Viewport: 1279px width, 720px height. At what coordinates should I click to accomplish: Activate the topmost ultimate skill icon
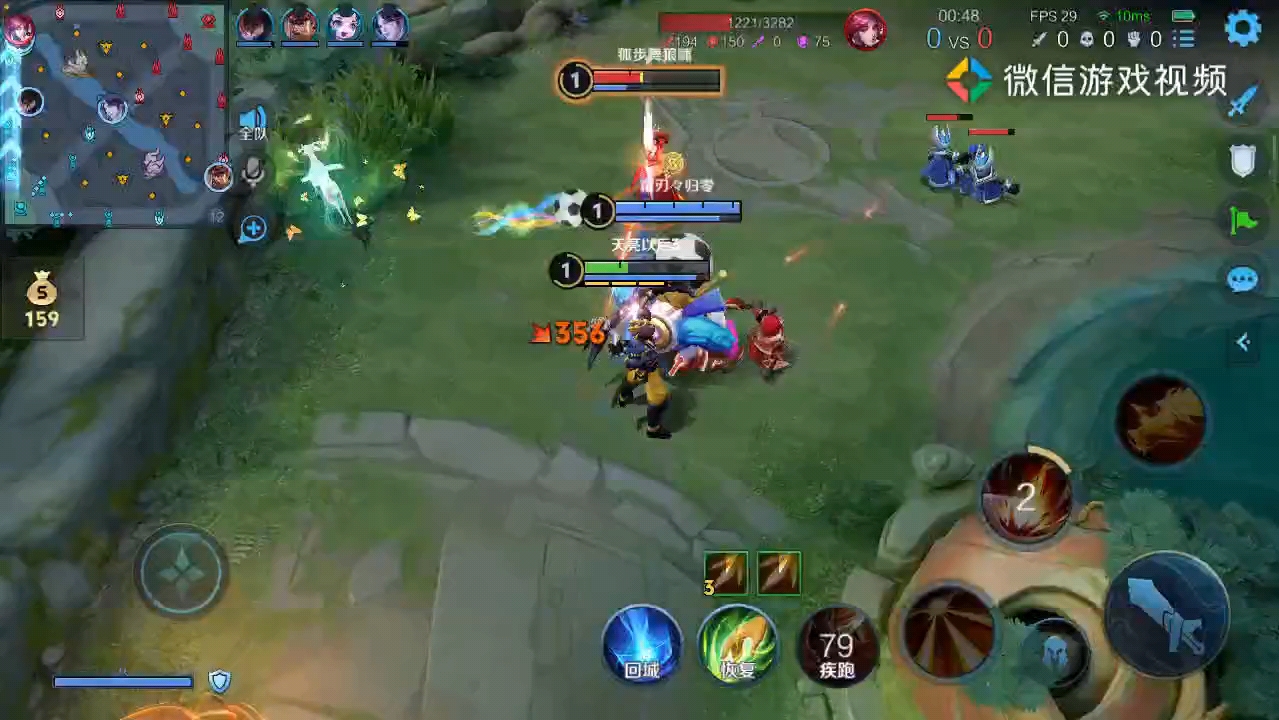[x=1160, y=420]
